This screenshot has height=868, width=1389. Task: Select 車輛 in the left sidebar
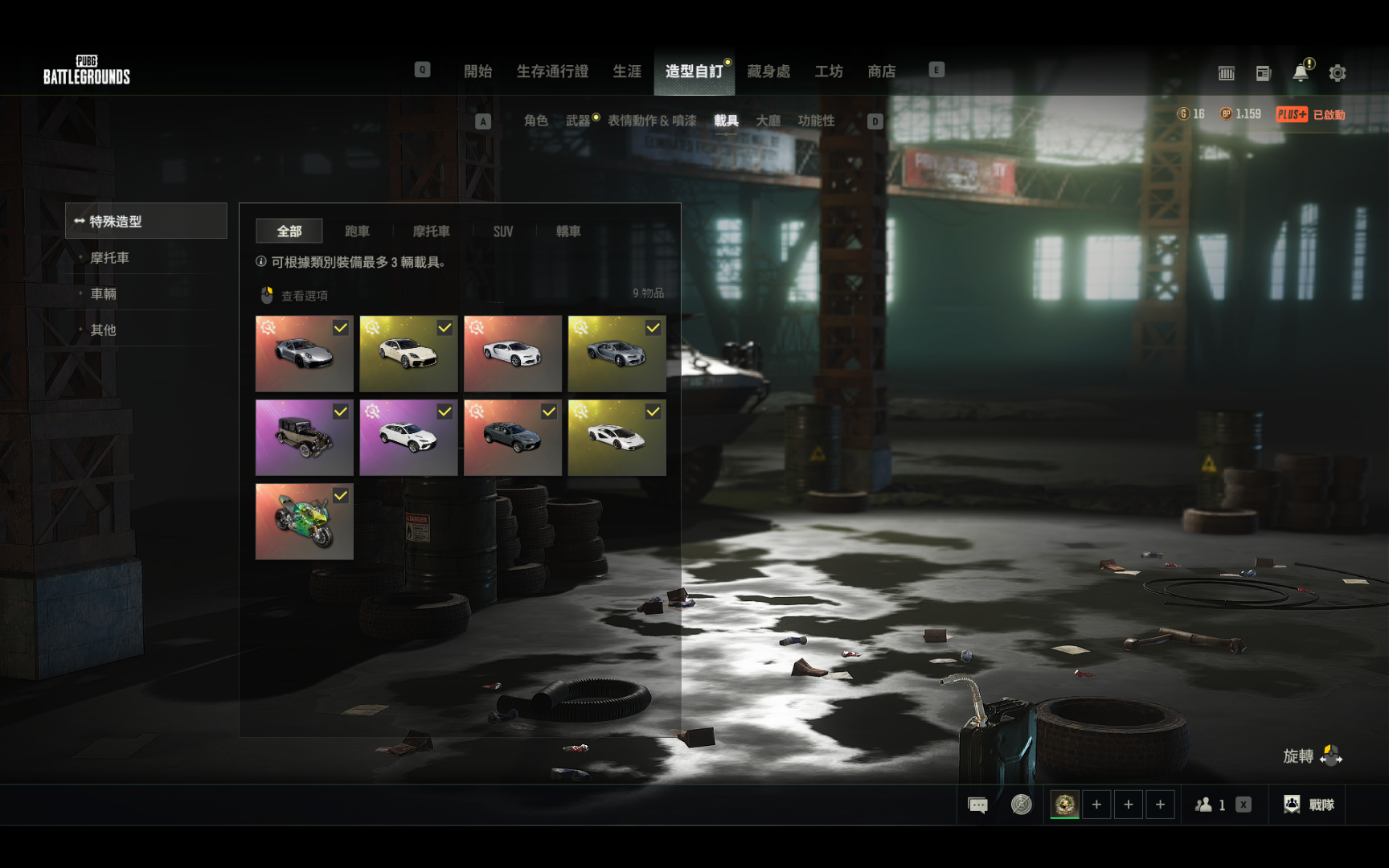[104, 294]
